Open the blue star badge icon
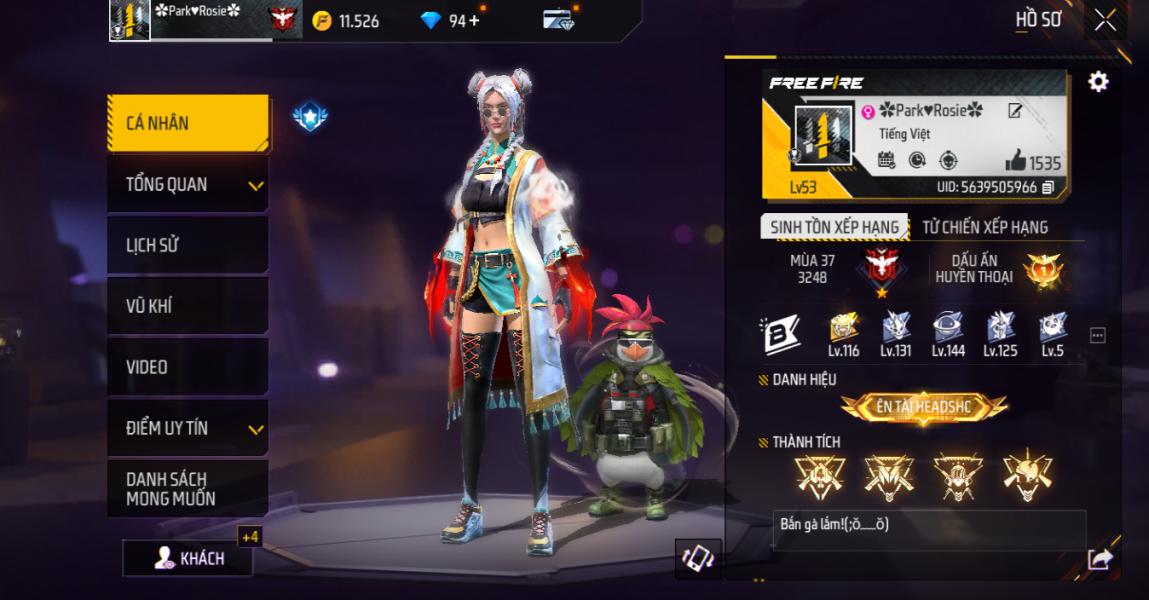This screenshot has width=1149, height=600. (x=310, y=118)
